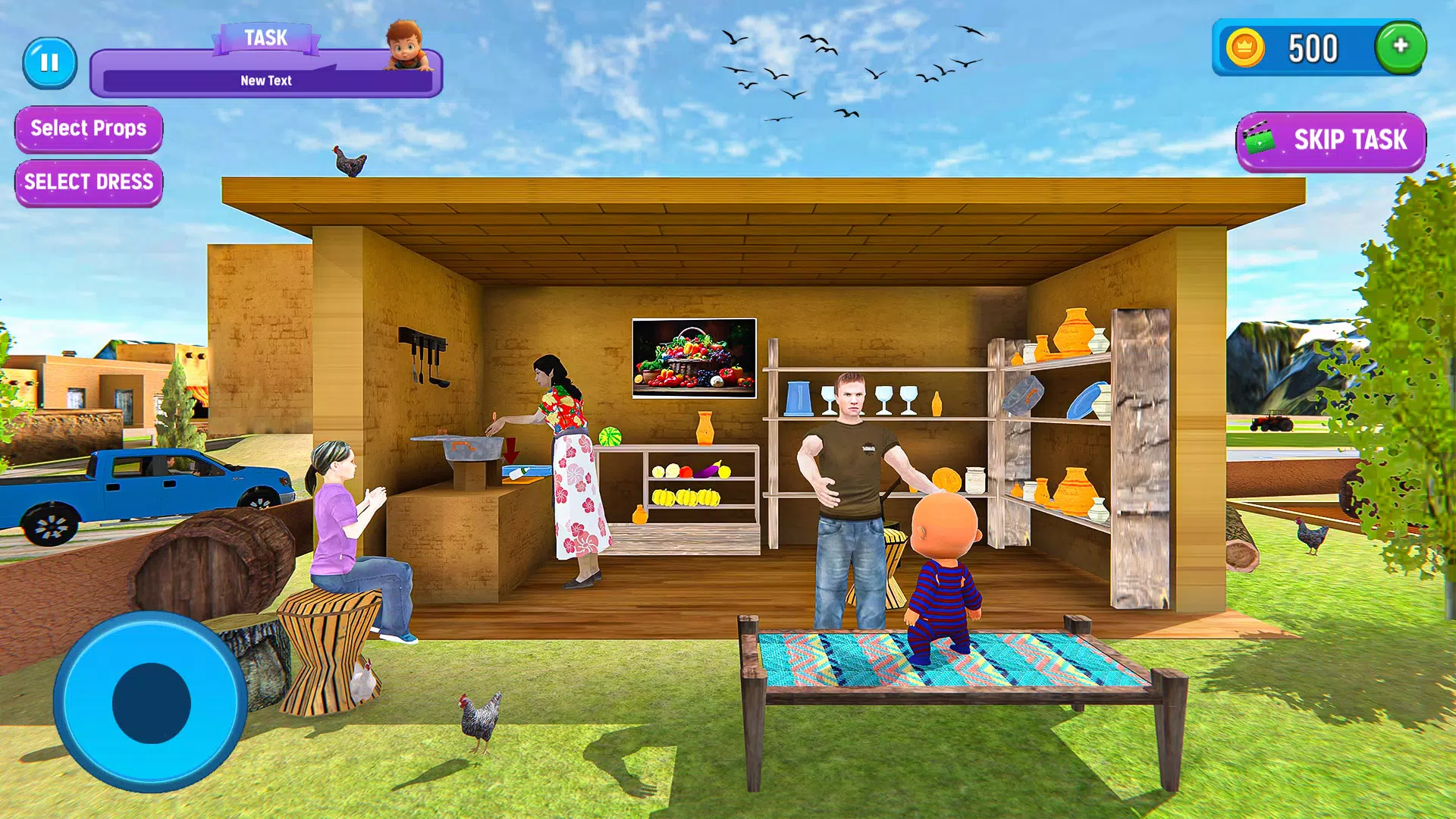Tap the purple TASK ribbon banner
1456x819 pixels.
[265, 38]
